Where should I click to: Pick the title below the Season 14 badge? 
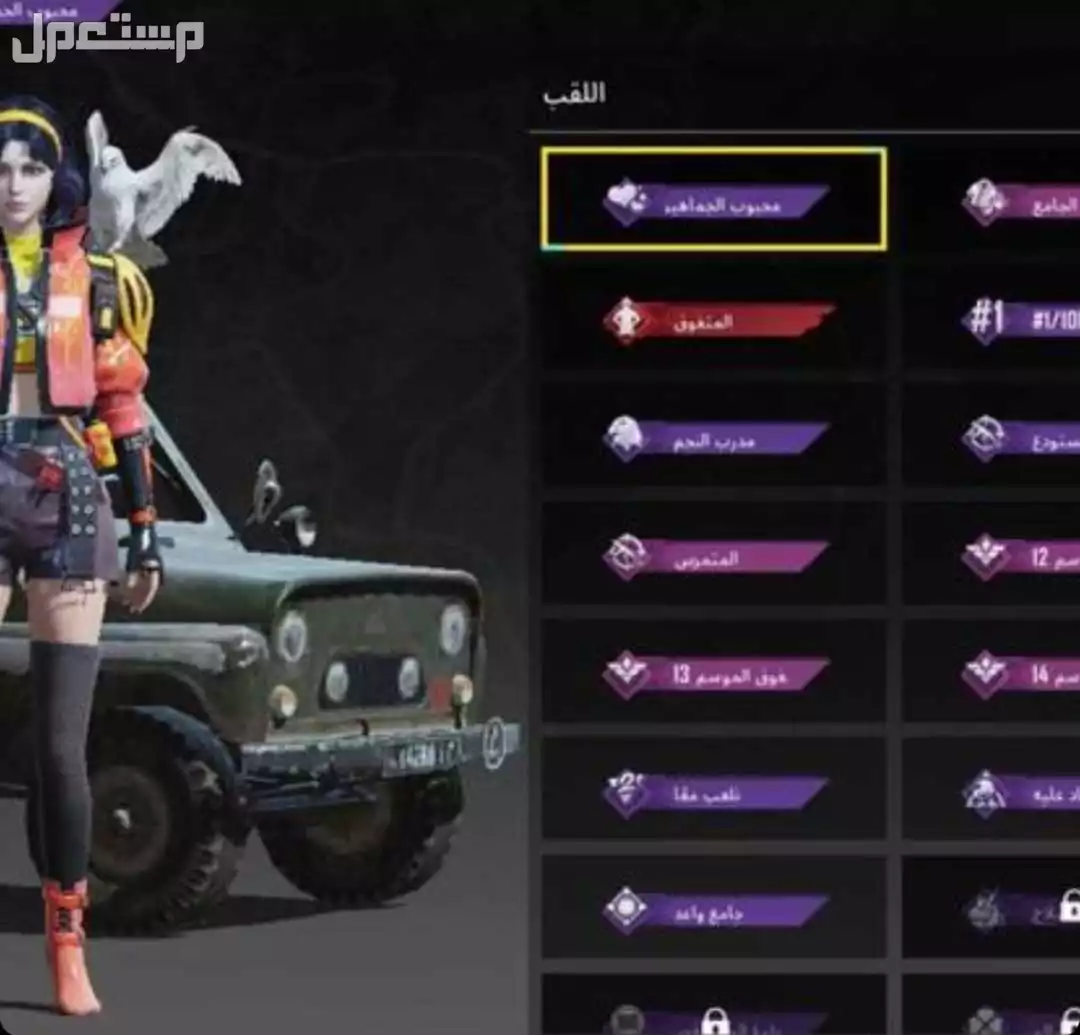(x=1020, y=793)
